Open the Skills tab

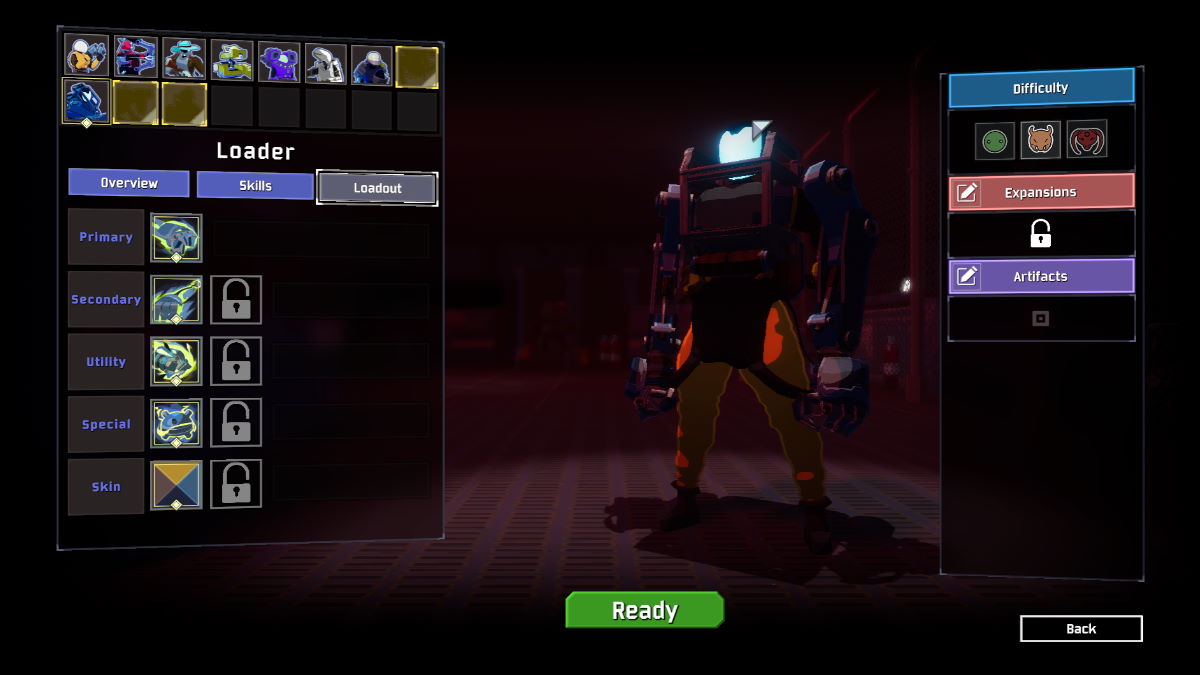[x=255, y=185]
